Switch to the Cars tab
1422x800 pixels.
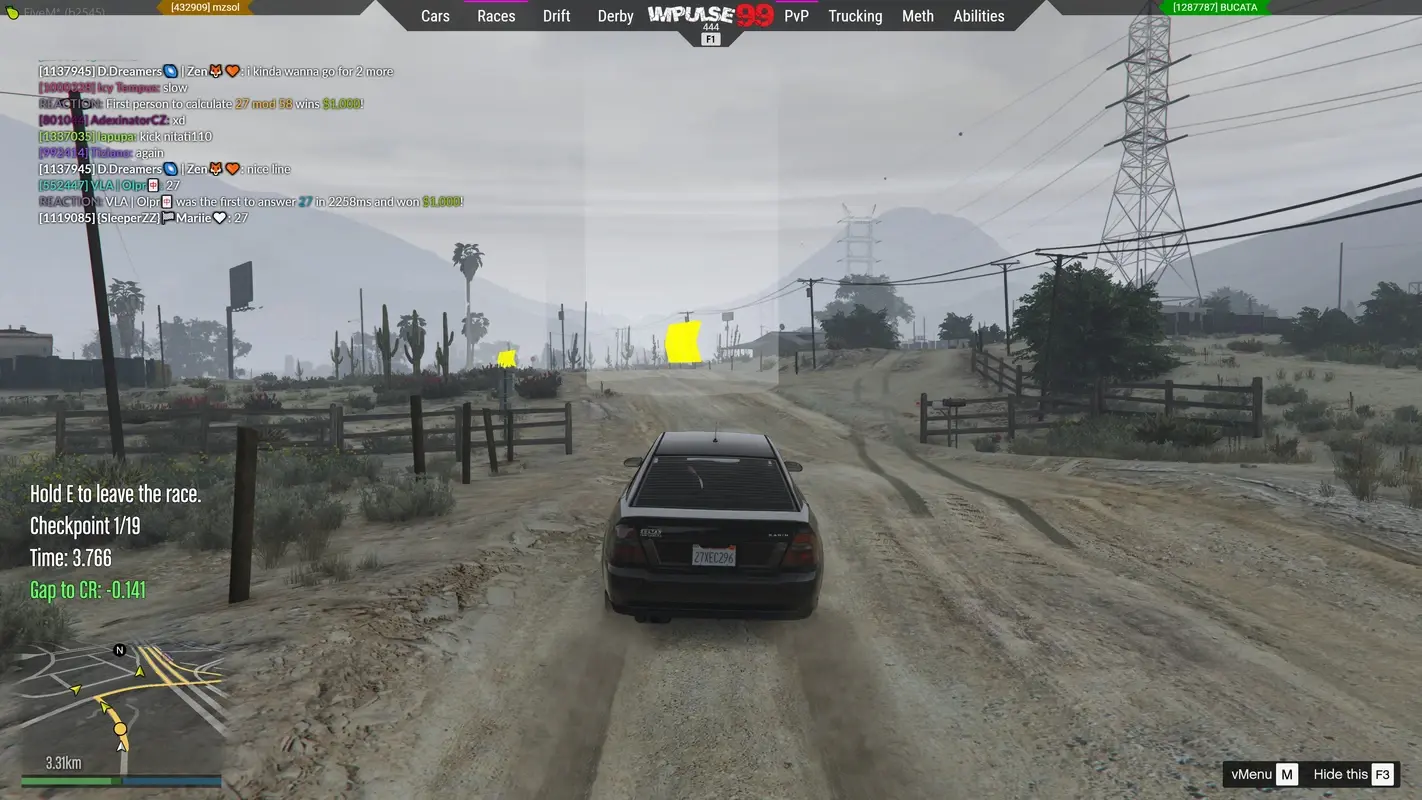tap(434, 16)
